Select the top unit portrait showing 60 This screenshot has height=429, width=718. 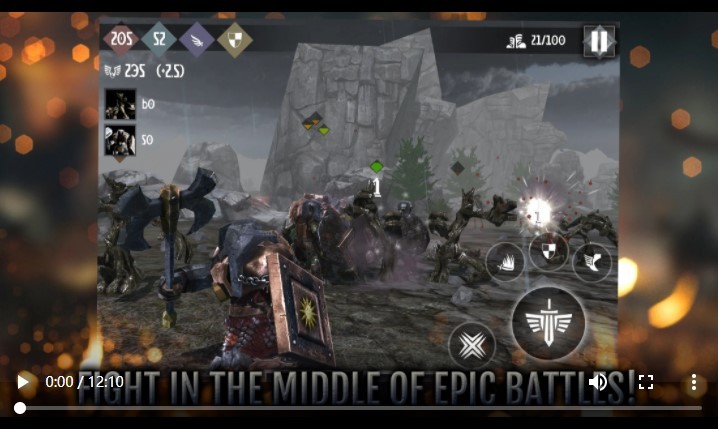click(x=120, y=104)
